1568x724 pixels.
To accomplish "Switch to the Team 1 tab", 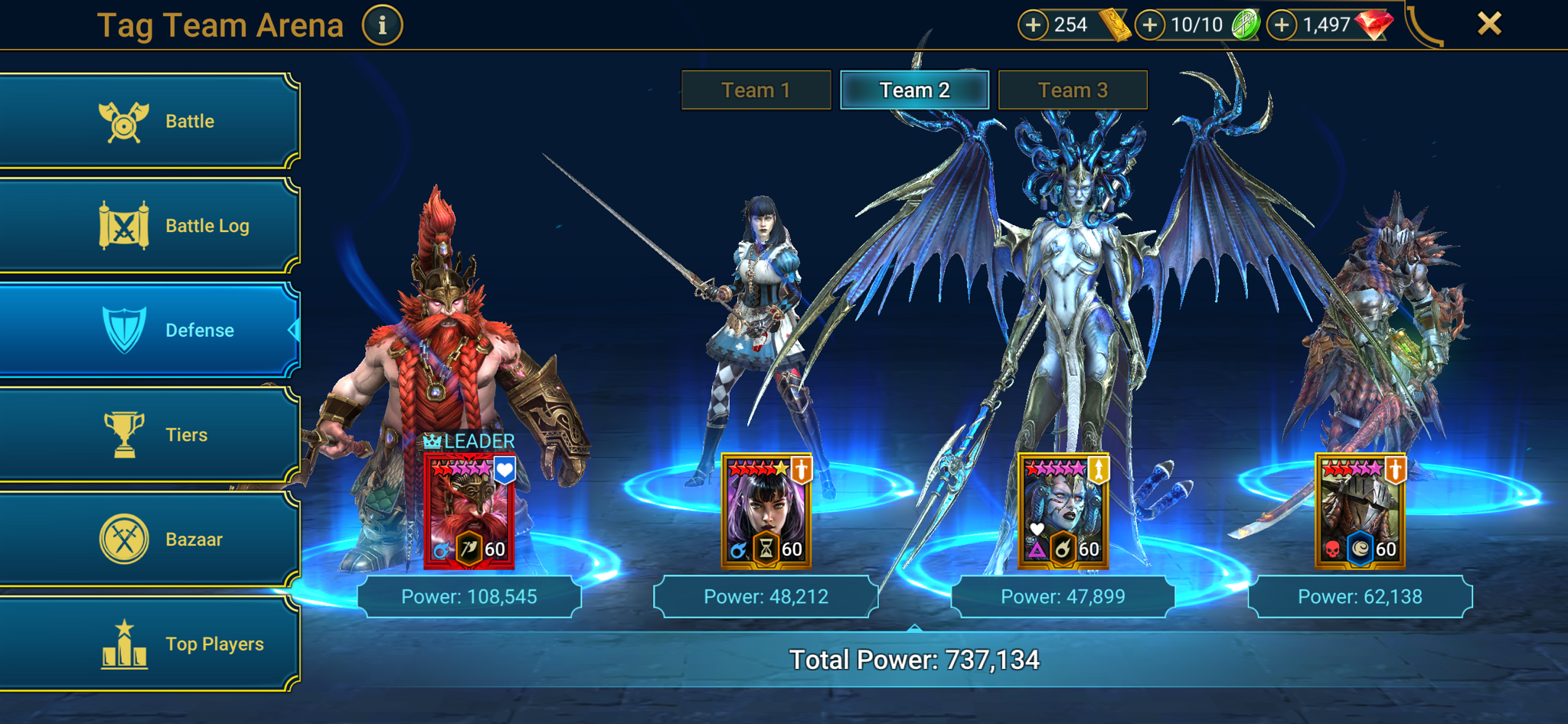I will pos(754,90).
